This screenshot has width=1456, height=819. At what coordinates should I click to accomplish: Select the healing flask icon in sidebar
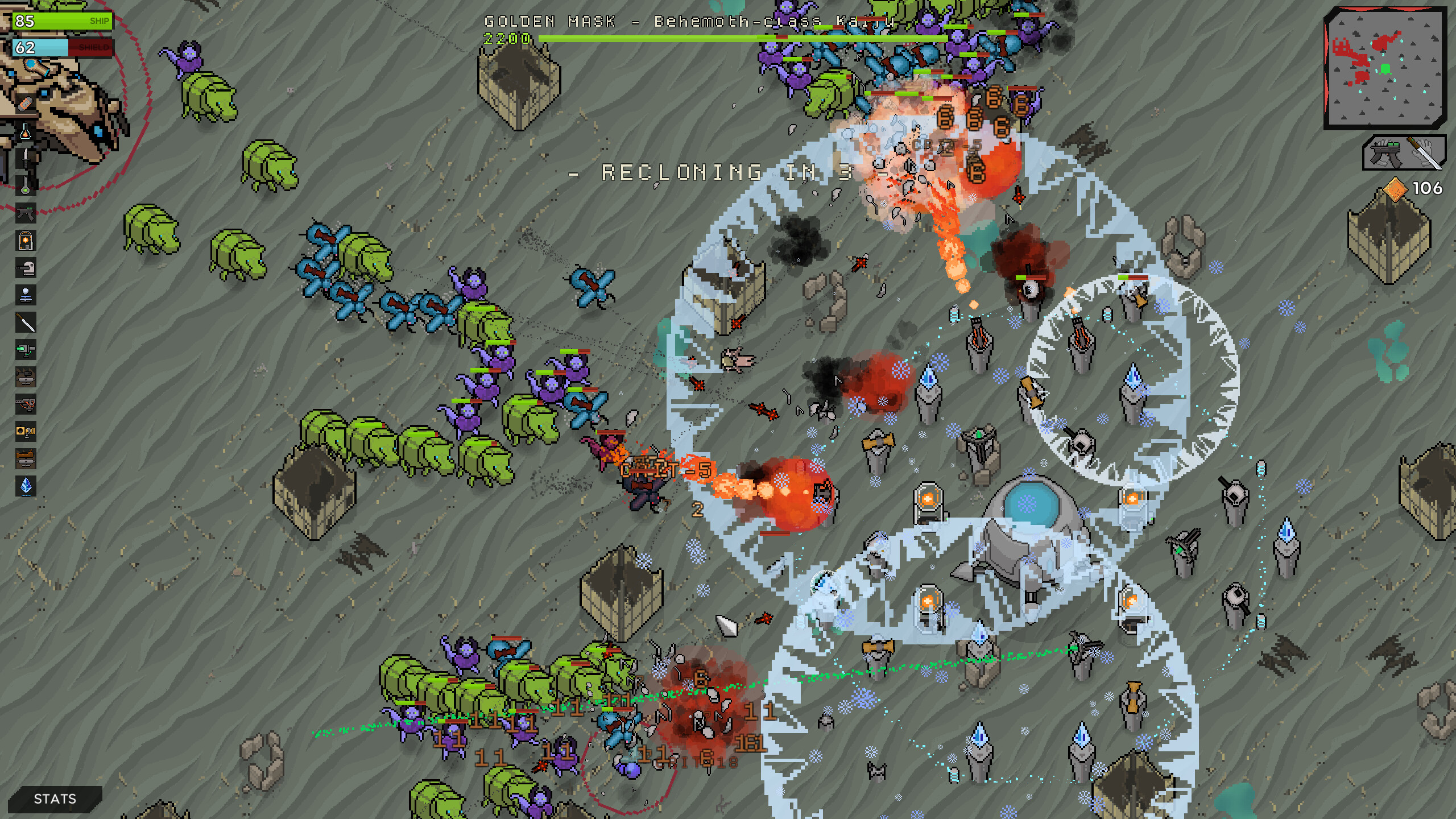(26, 131)
